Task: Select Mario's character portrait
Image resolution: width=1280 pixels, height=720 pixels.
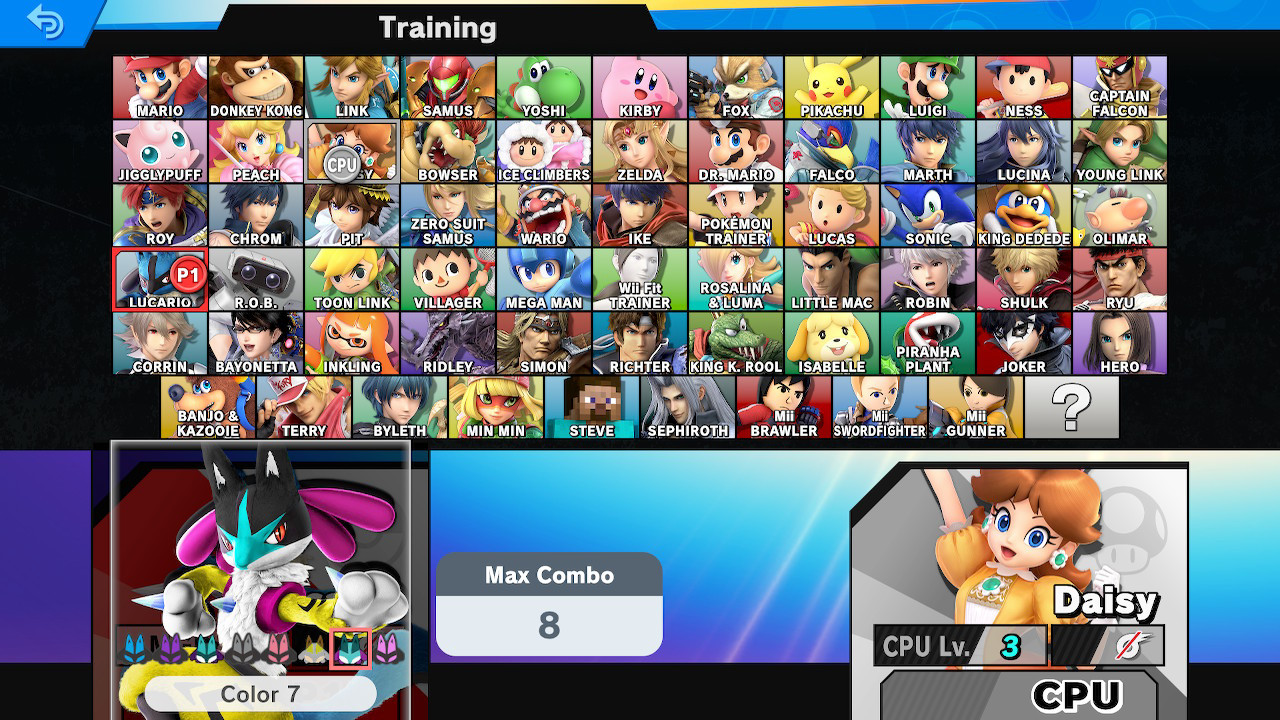Action: [x=159, y=86]
